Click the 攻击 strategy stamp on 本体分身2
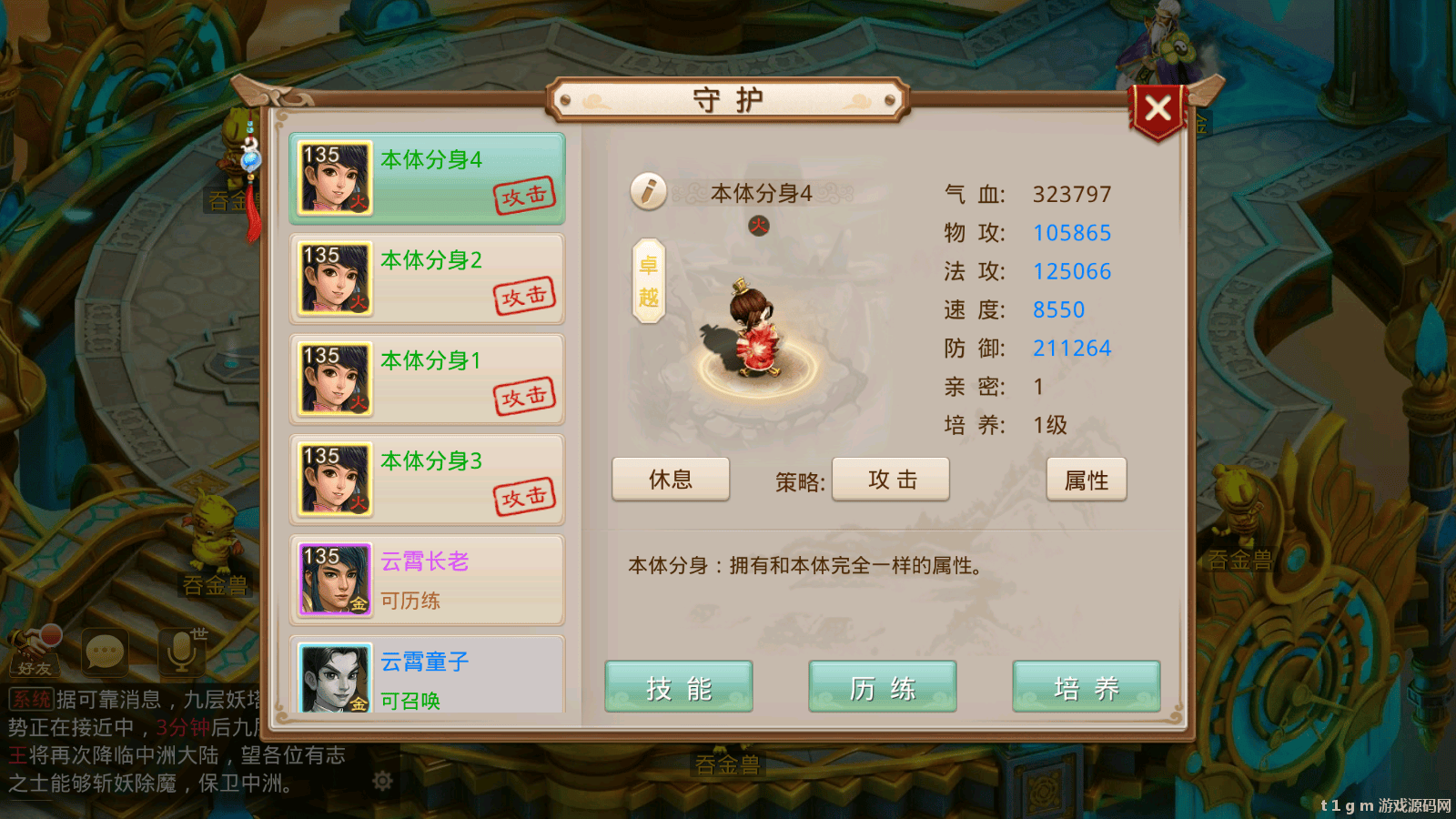 click(526, 295)
